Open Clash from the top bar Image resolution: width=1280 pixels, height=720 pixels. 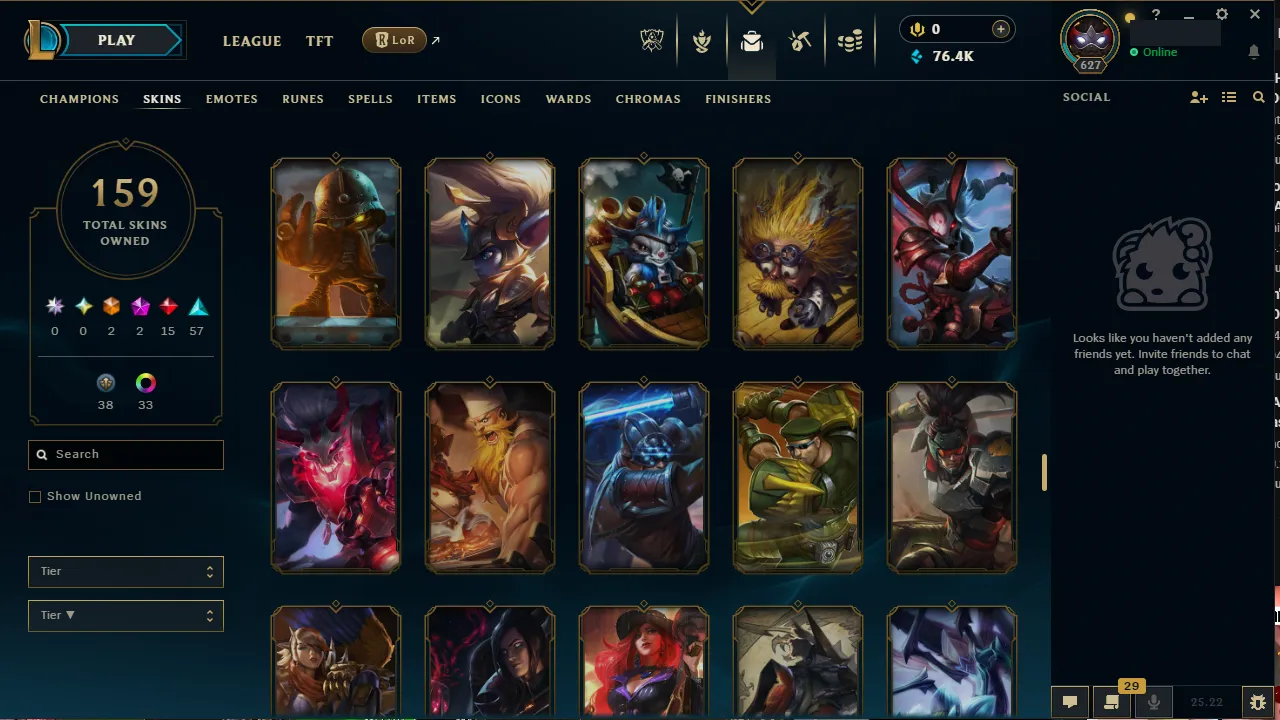(x=702, y=42)
